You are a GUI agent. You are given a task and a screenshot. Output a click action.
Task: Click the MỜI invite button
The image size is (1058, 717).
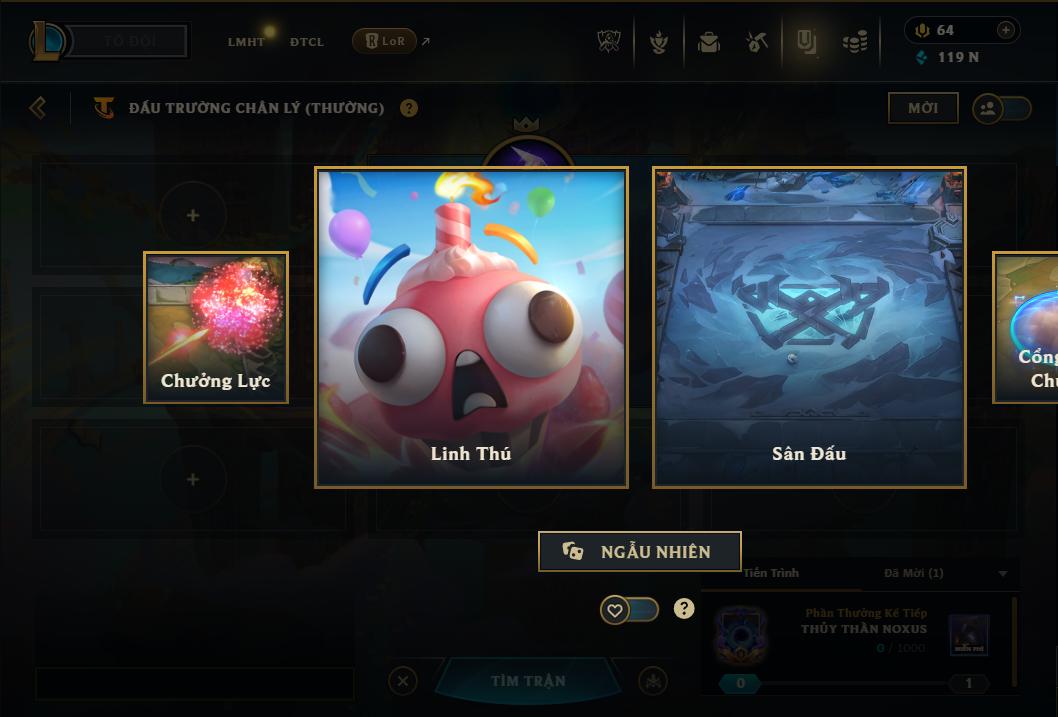coord(923,108)
